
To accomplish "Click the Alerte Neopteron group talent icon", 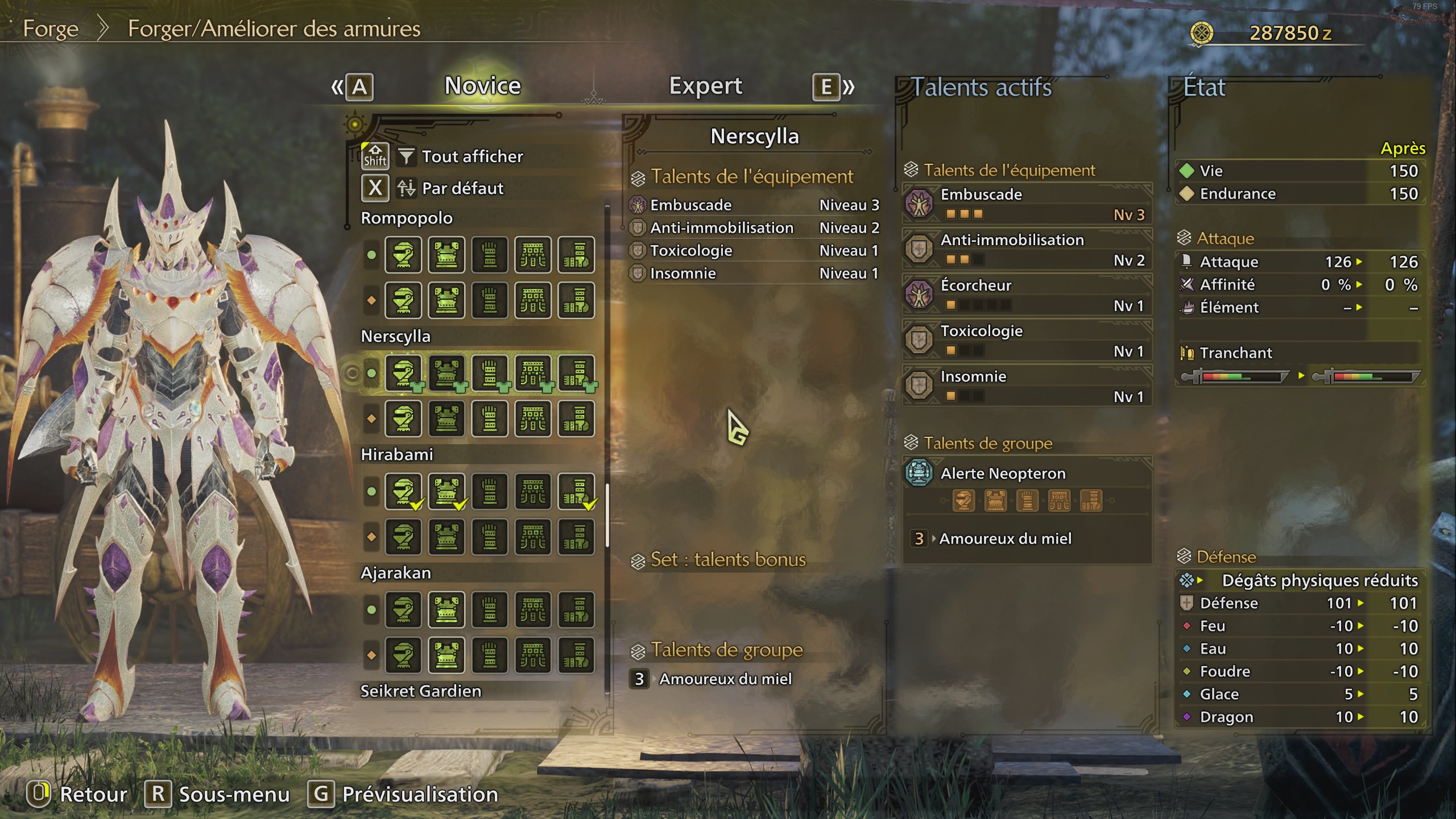I will 919,473.
